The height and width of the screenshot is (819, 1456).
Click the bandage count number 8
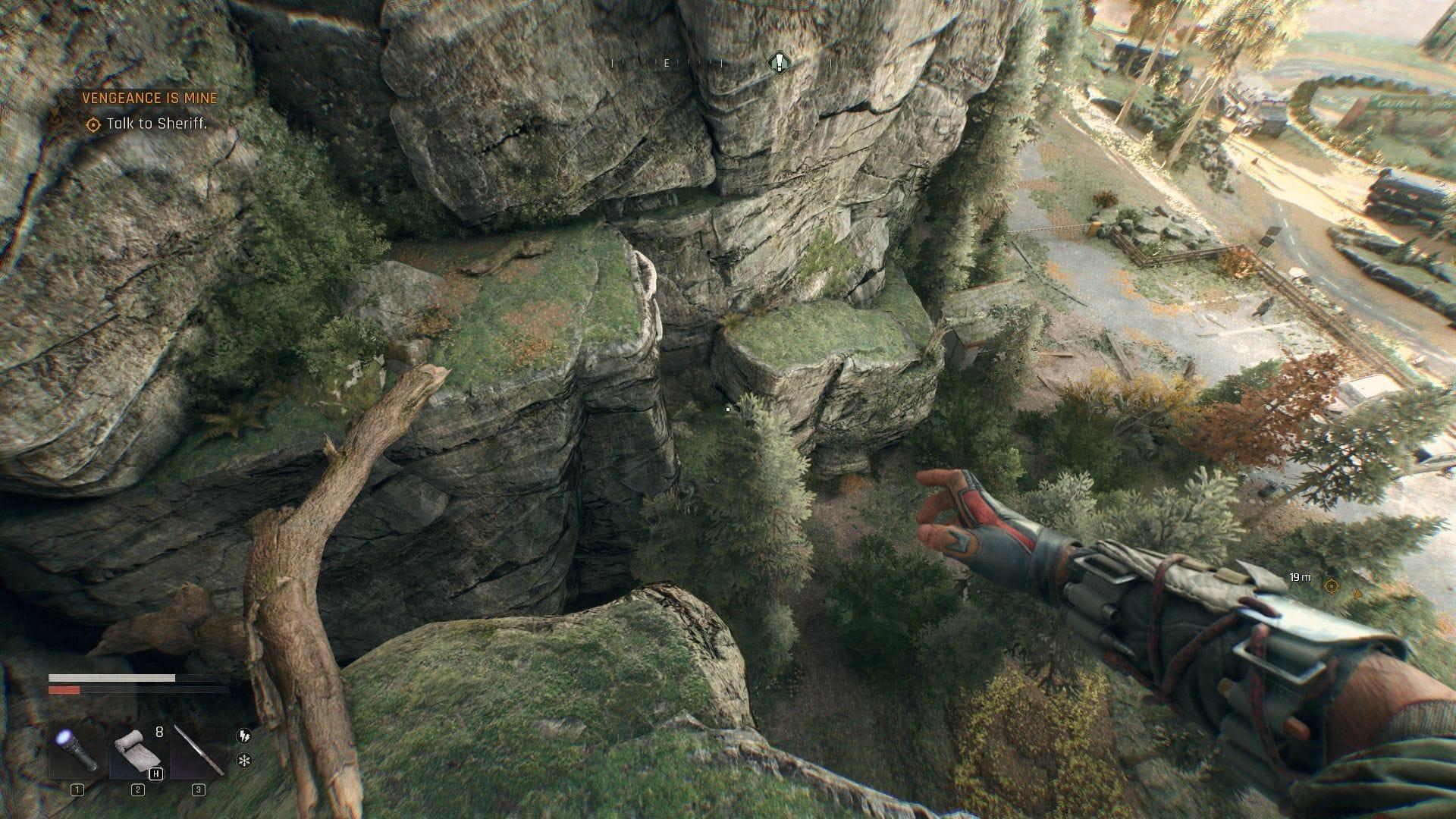point(159,733)
